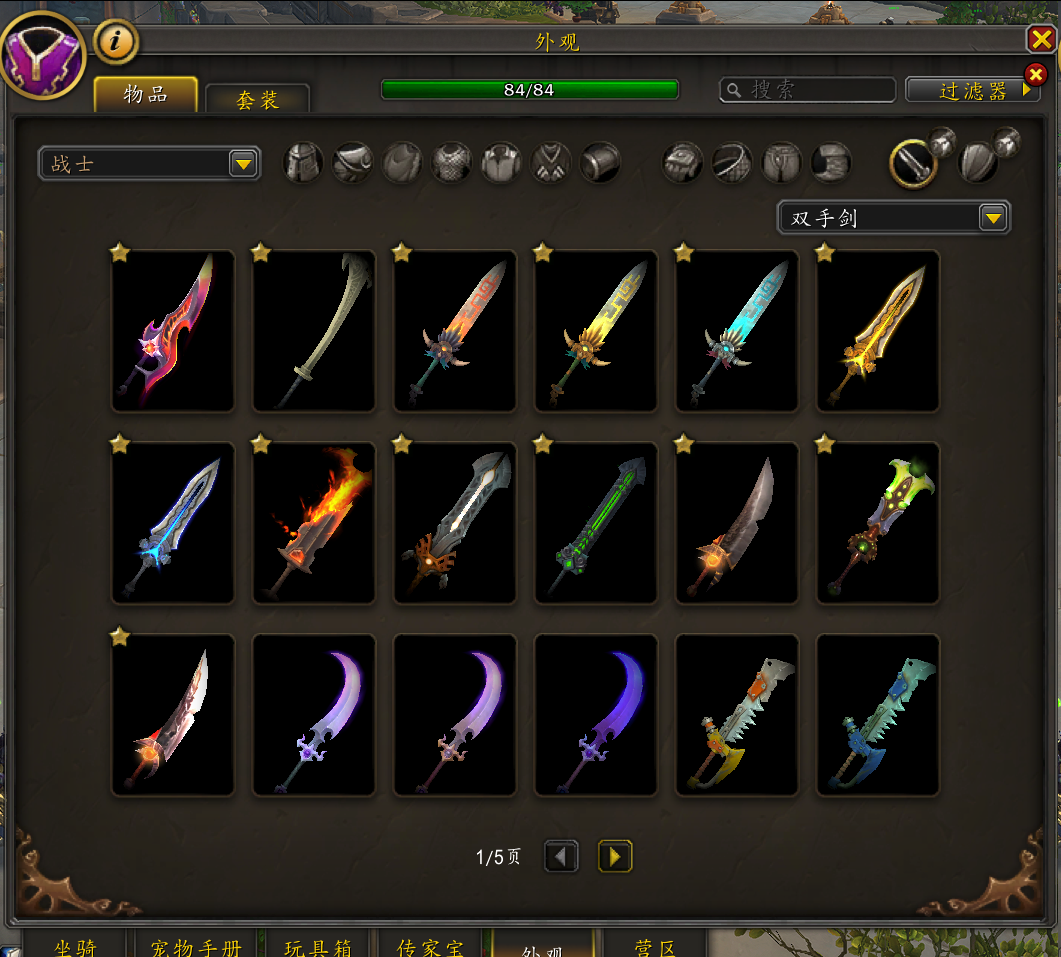Go to the previous appearance page
The height and width of the screenshot is (957, 1061).
[561, 856]
